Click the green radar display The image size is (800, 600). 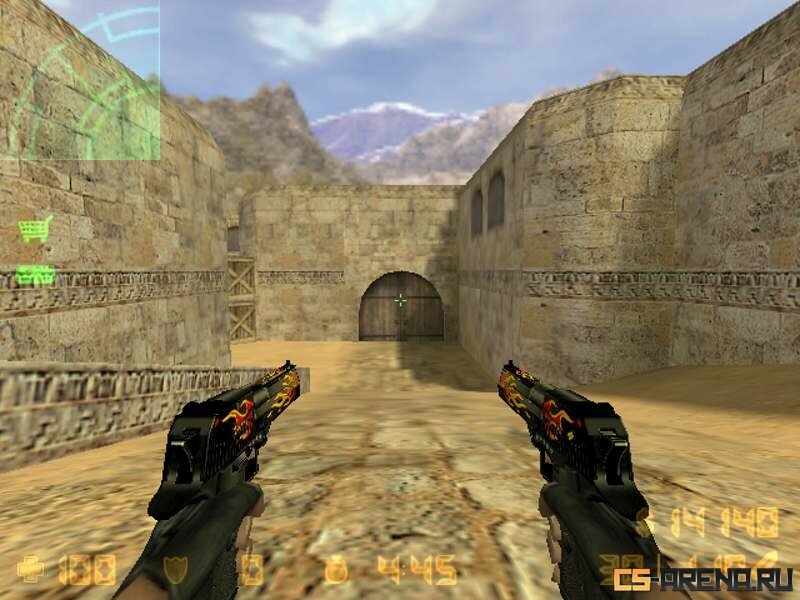pyautogui.click(x=80, y=80)
